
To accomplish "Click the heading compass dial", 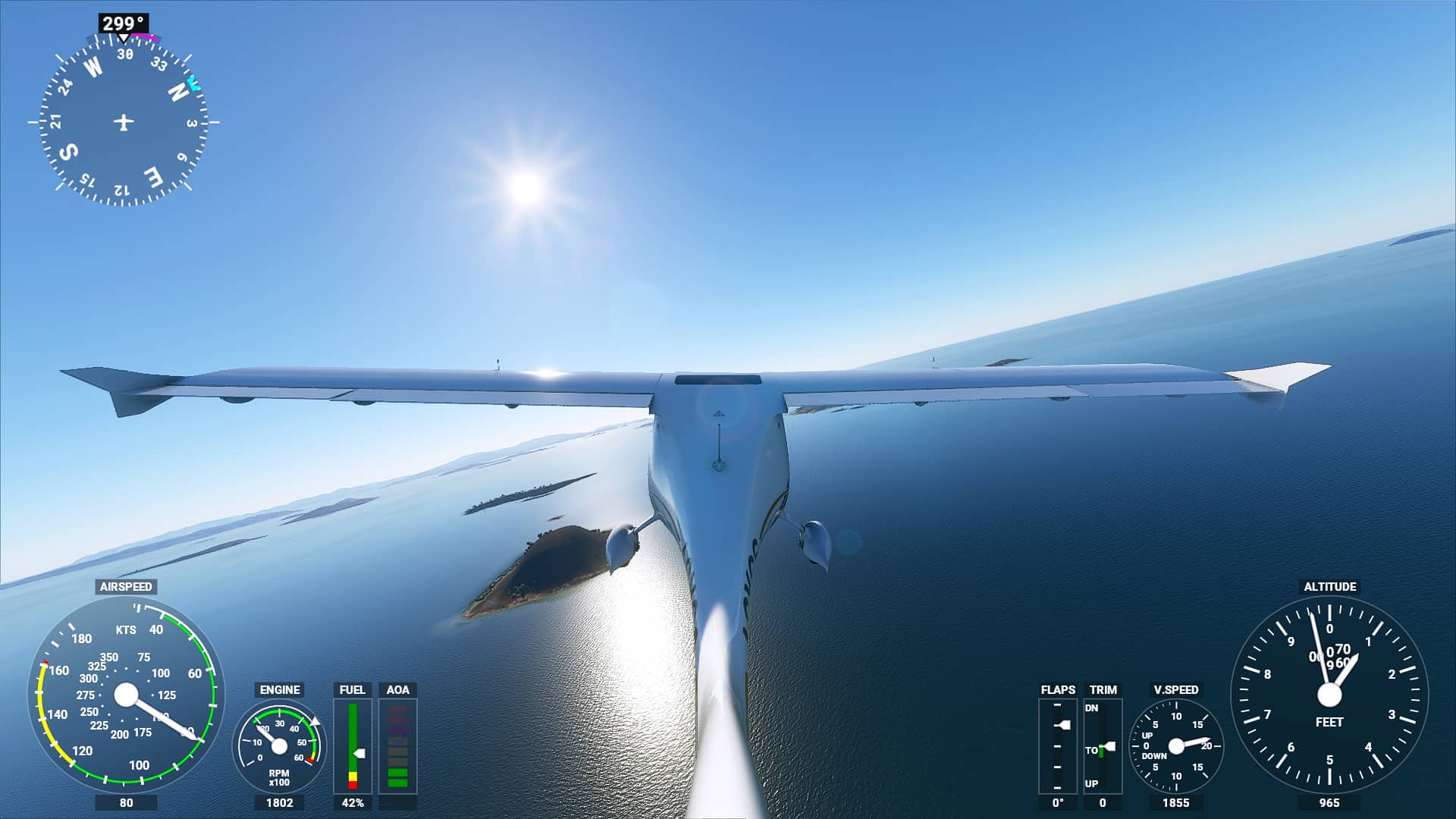I will tap(124, 121).
